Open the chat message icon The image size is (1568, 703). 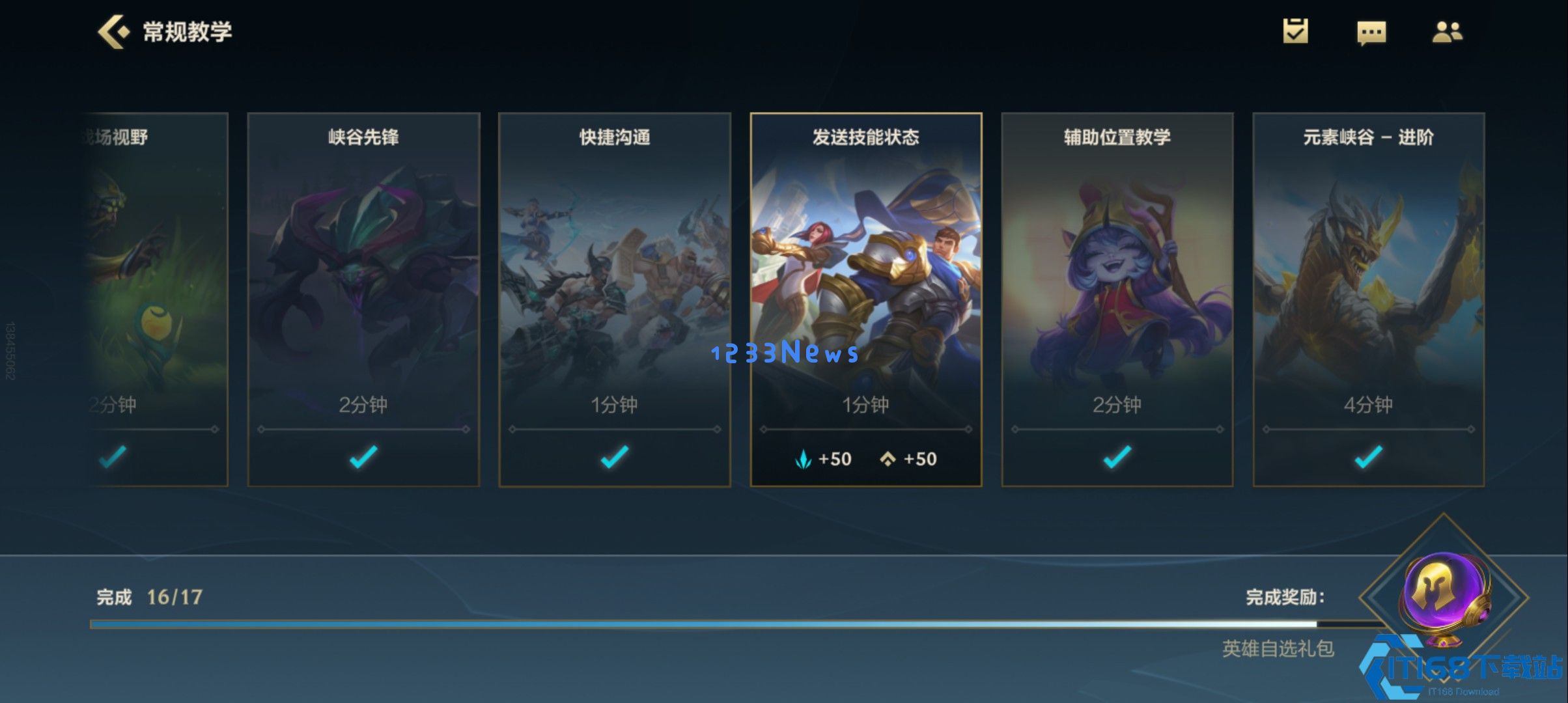(1371, 31)
